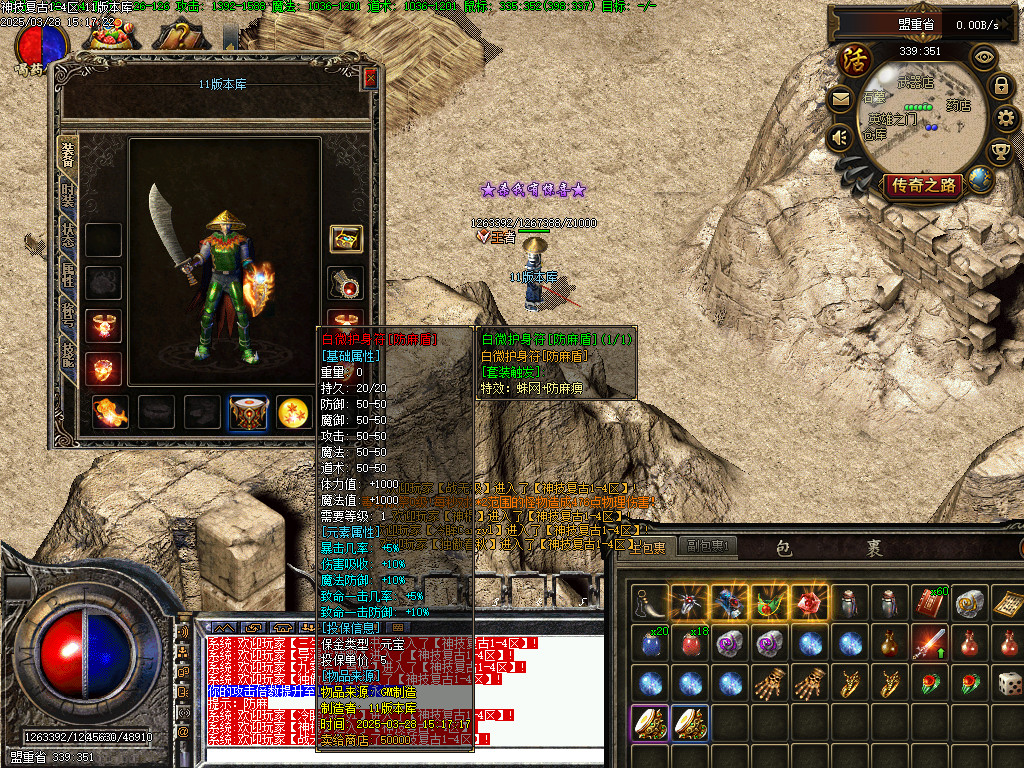Select the star ball equipment slot
This screenshot has height=768, width=1024.
click(x=291, y=412)
